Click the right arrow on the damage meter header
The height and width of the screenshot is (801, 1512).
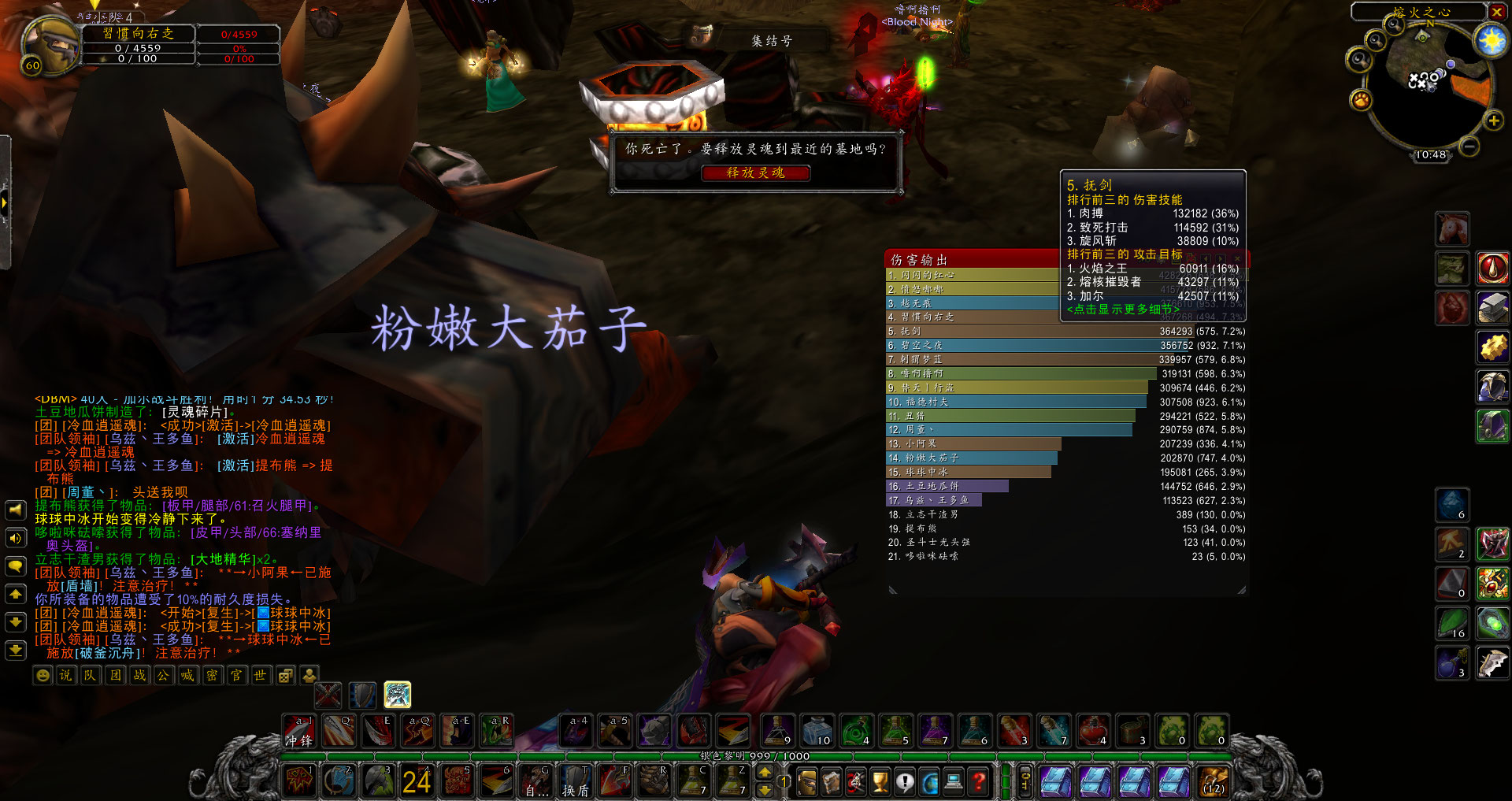(x=1220, y=258)
